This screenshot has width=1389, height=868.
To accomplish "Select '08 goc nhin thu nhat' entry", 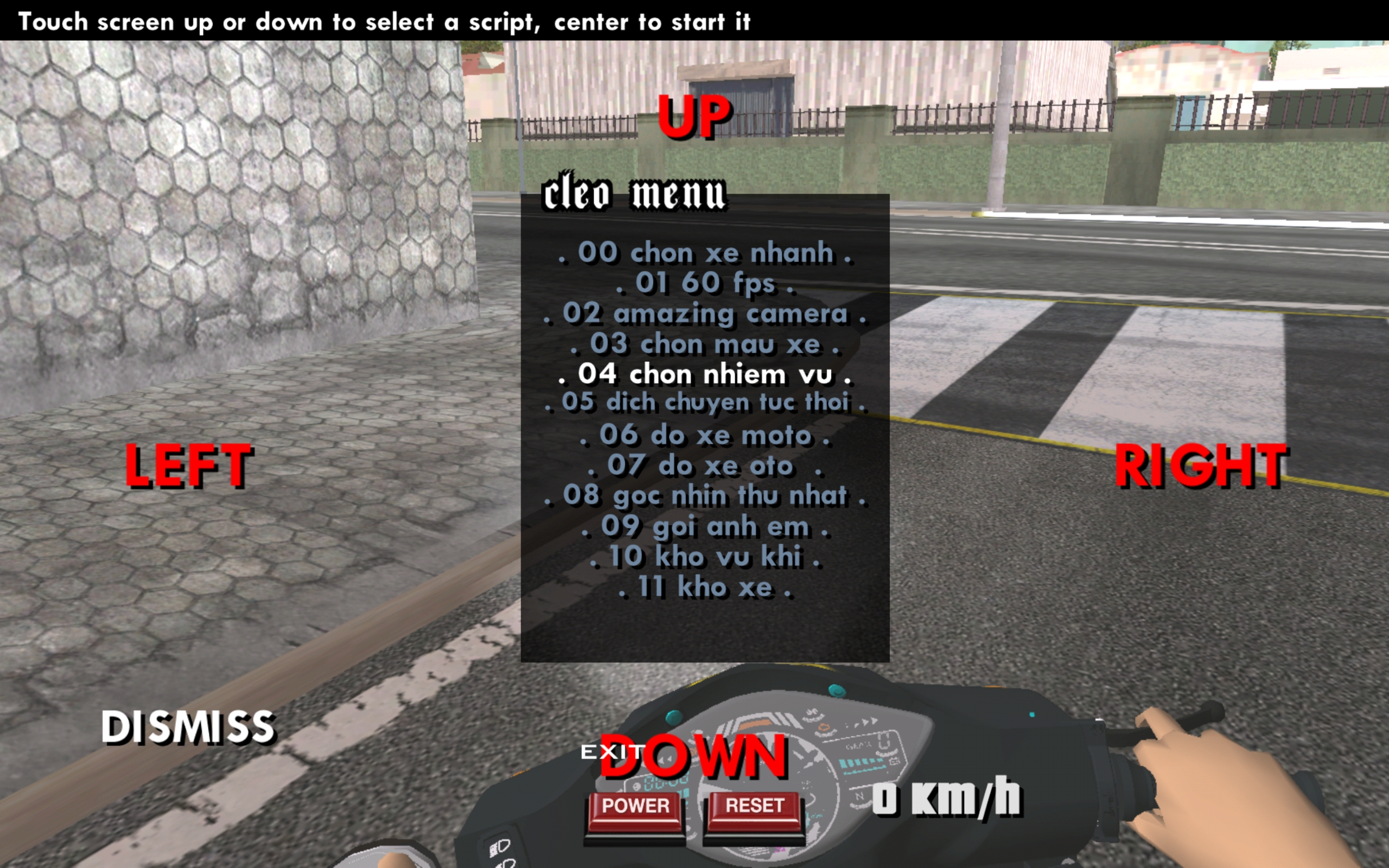I will (x=705, y=496).
